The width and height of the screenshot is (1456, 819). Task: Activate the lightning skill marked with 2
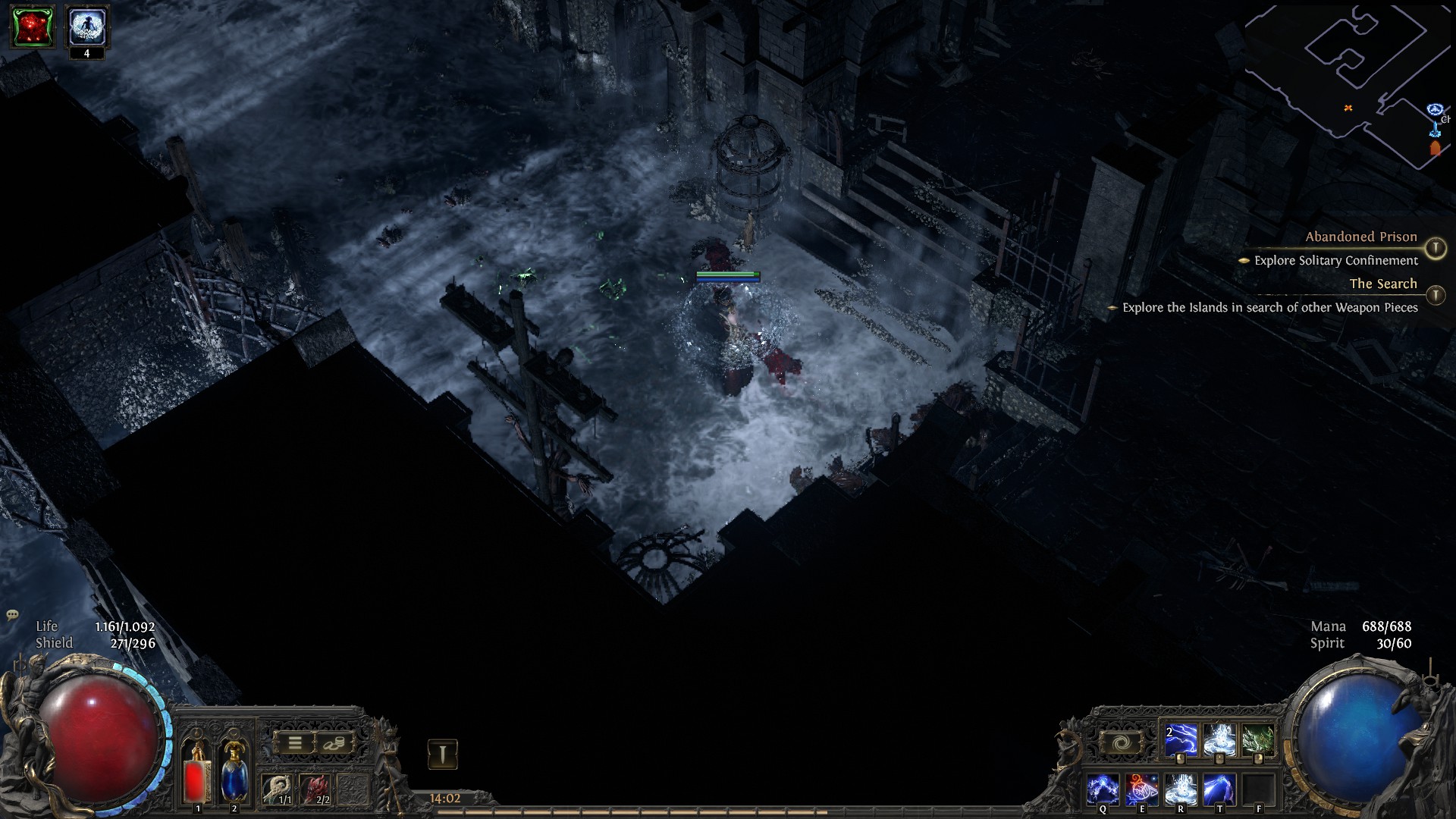(x=1181, y=741)
